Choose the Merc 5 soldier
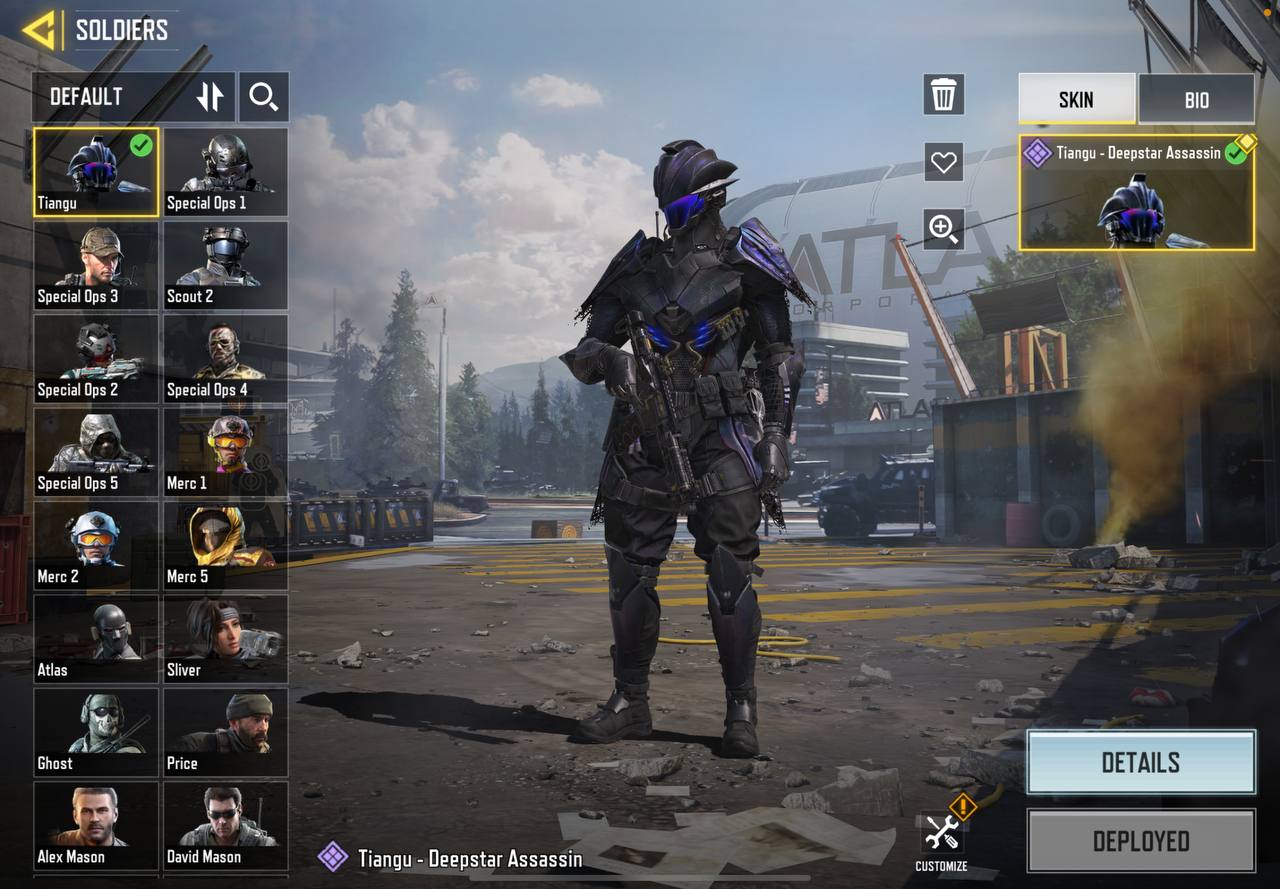This screenshot has width=1280, height=889. (x=226, y=546)
